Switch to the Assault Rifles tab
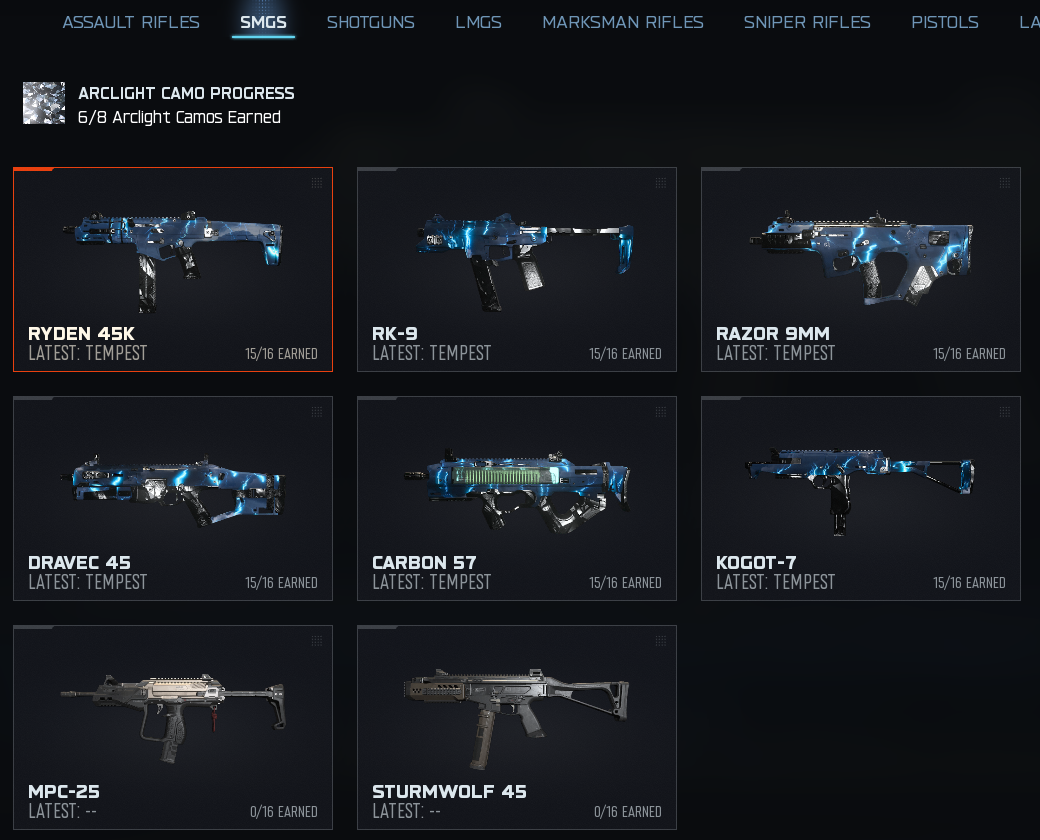Viewport: 1040px width, 840px height. tap(131, 22)
